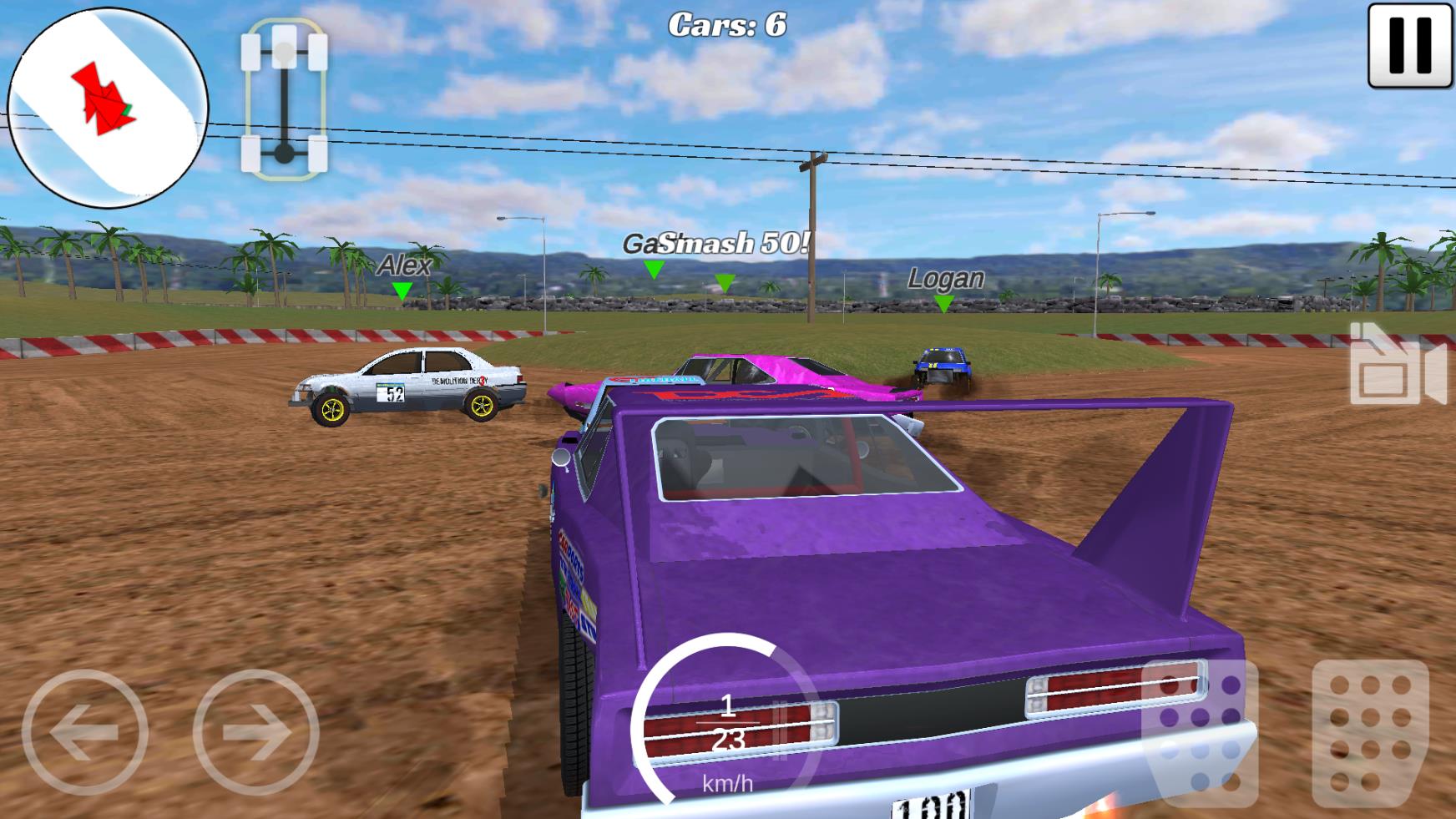The width and height of the screenshot is (1456, 819).
Task: Steer left with the left arrow button
Action: click(x=85, y=732)
